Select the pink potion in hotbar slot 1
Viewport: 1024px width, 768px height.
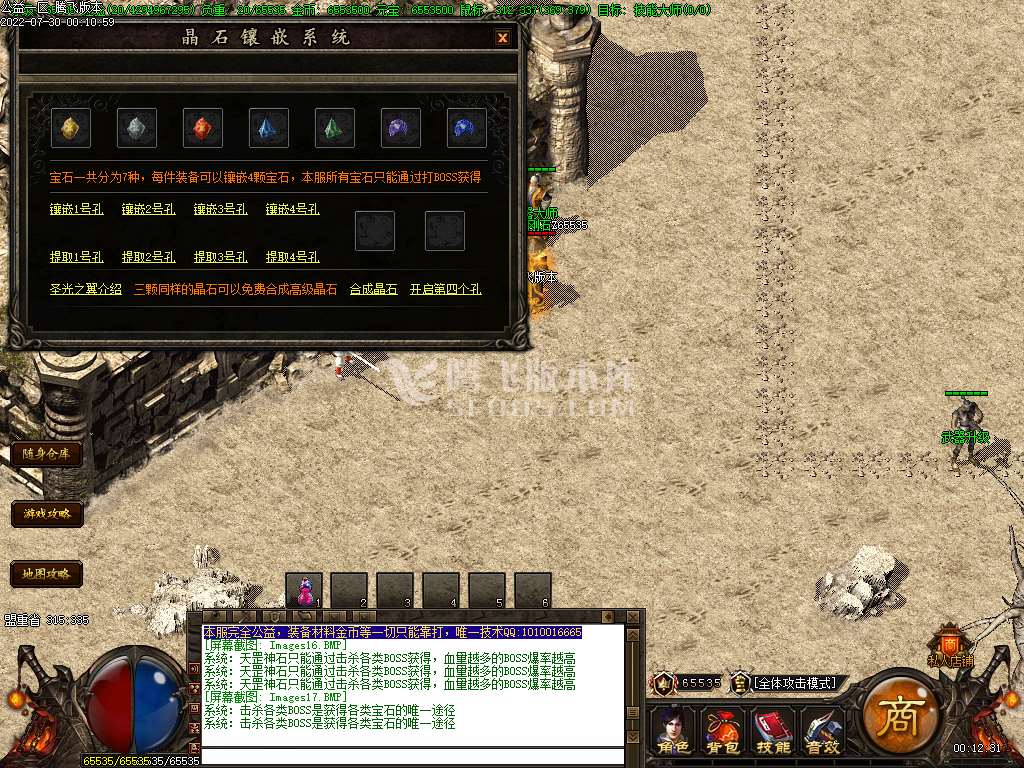[304, 590]
